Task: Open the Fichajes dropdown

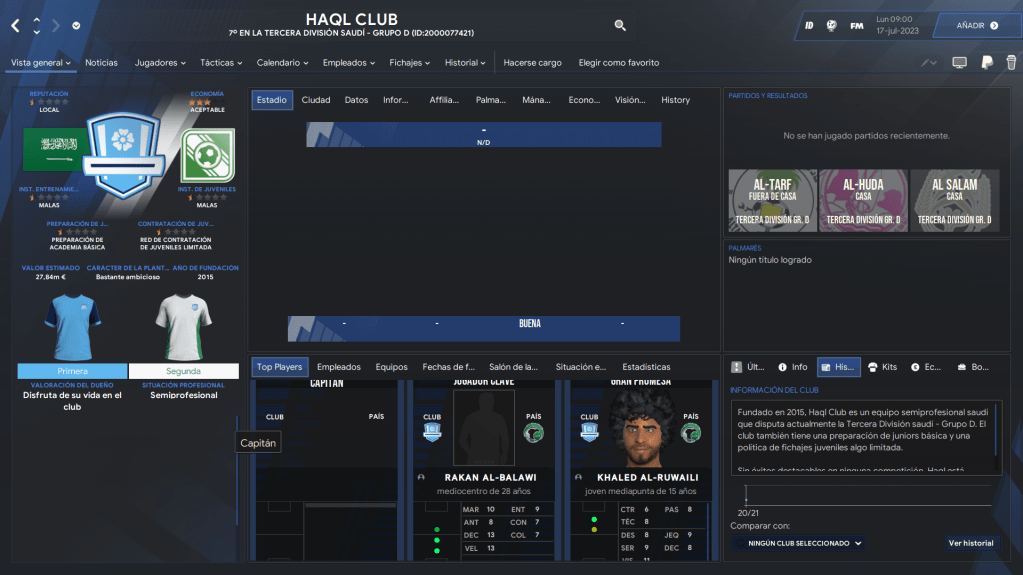Action: [410, 63]
